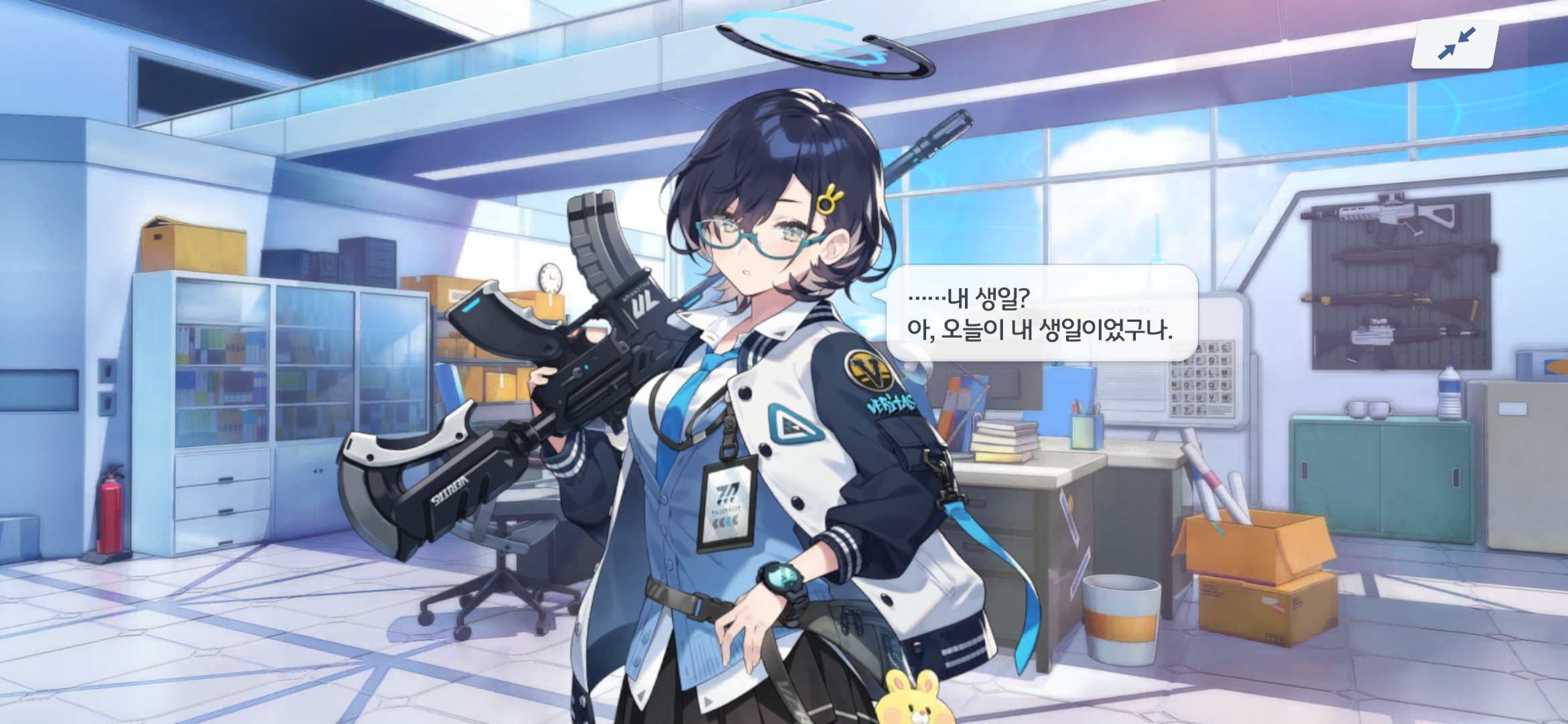1568x724 pixels.
Task: Click the collapse arrows button to exit fullscreen
Action: [x=1455, y=44]
